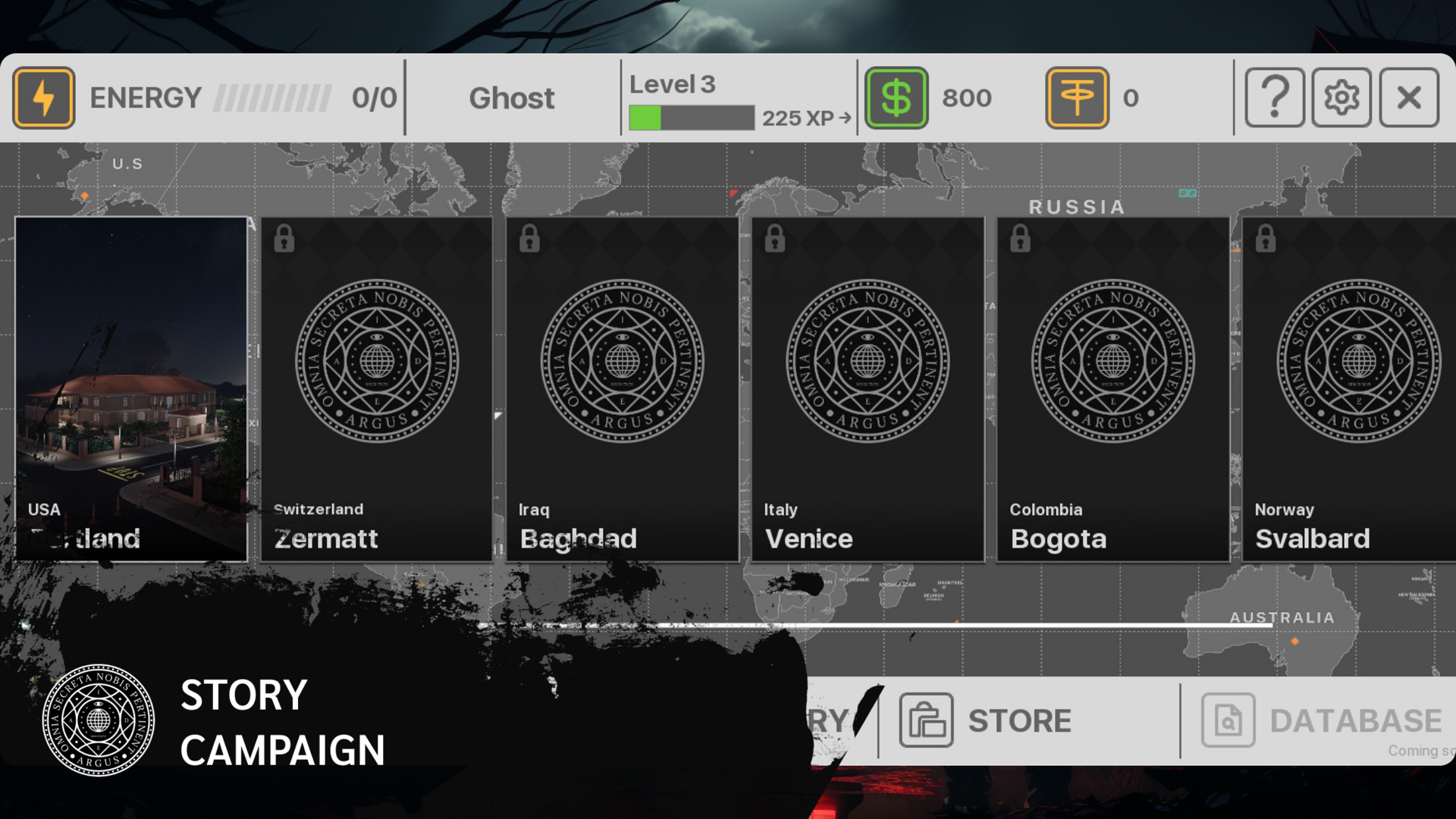
Task: Open the dollar currency icon
Action: pos(897,97)
